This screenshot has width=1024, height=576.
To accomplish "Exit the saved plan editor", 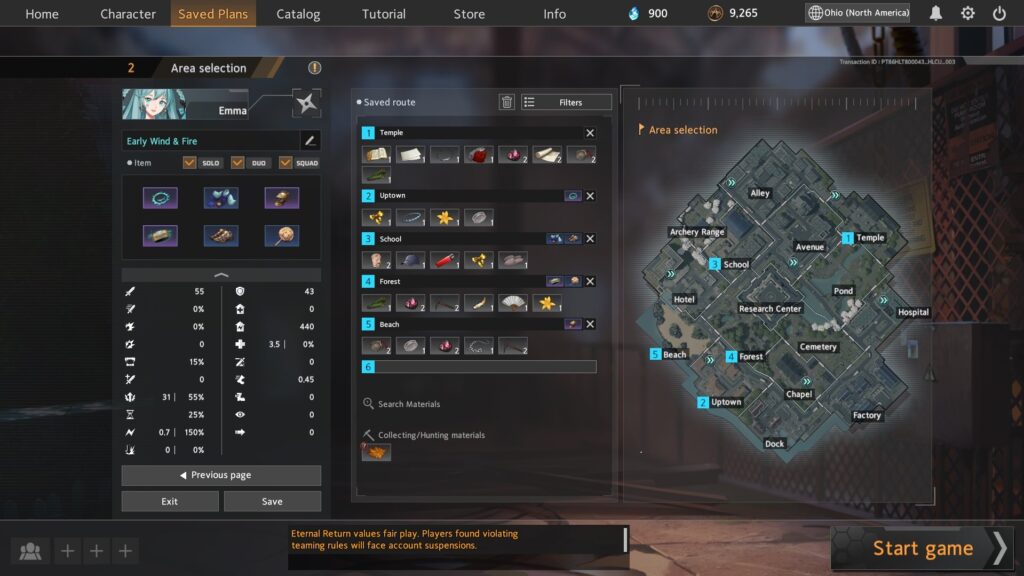I will click(x=170, y=501).
